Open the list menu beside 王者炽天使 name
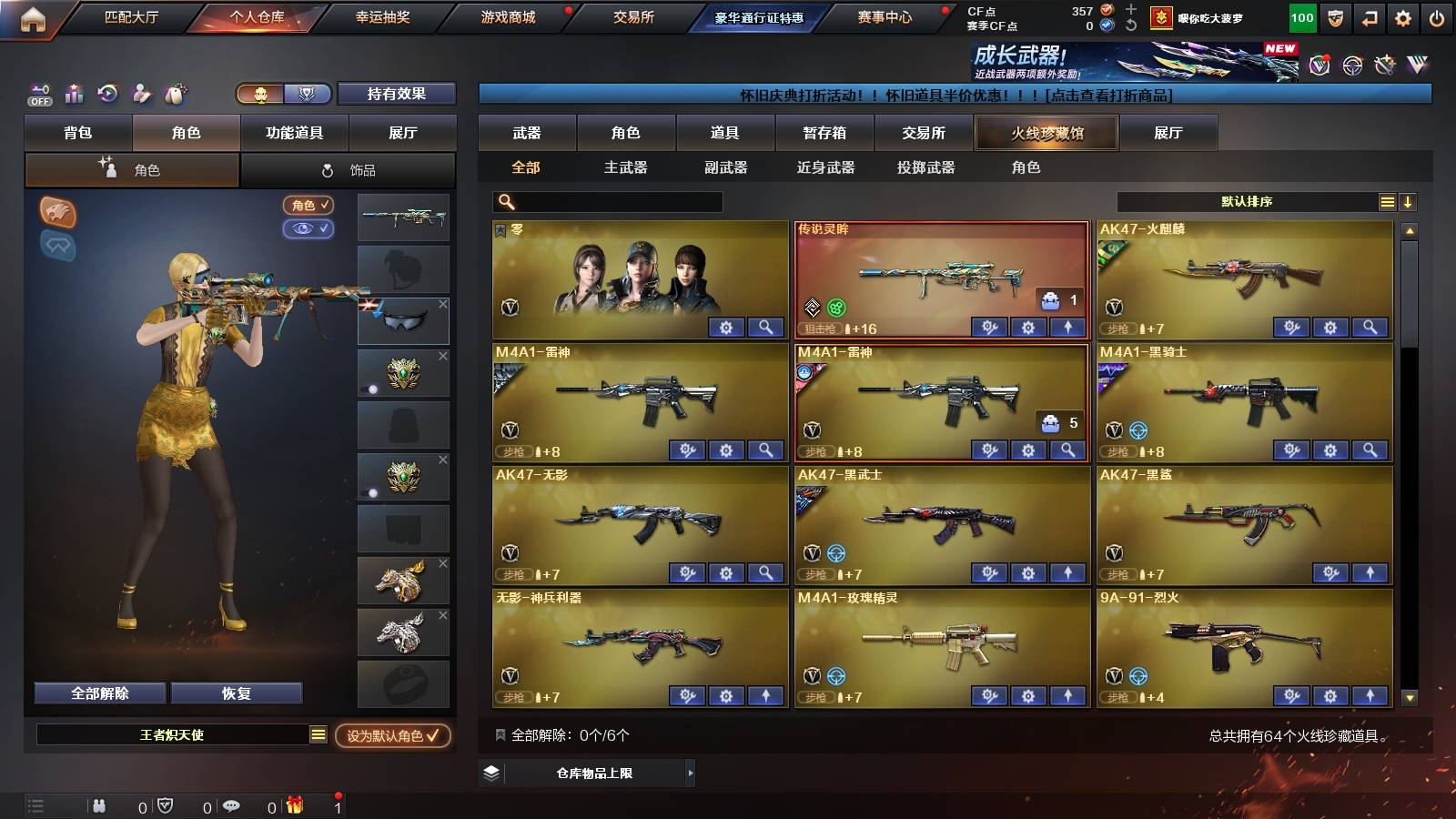This screenshot has height=819, width=1456. pos(319,734)
